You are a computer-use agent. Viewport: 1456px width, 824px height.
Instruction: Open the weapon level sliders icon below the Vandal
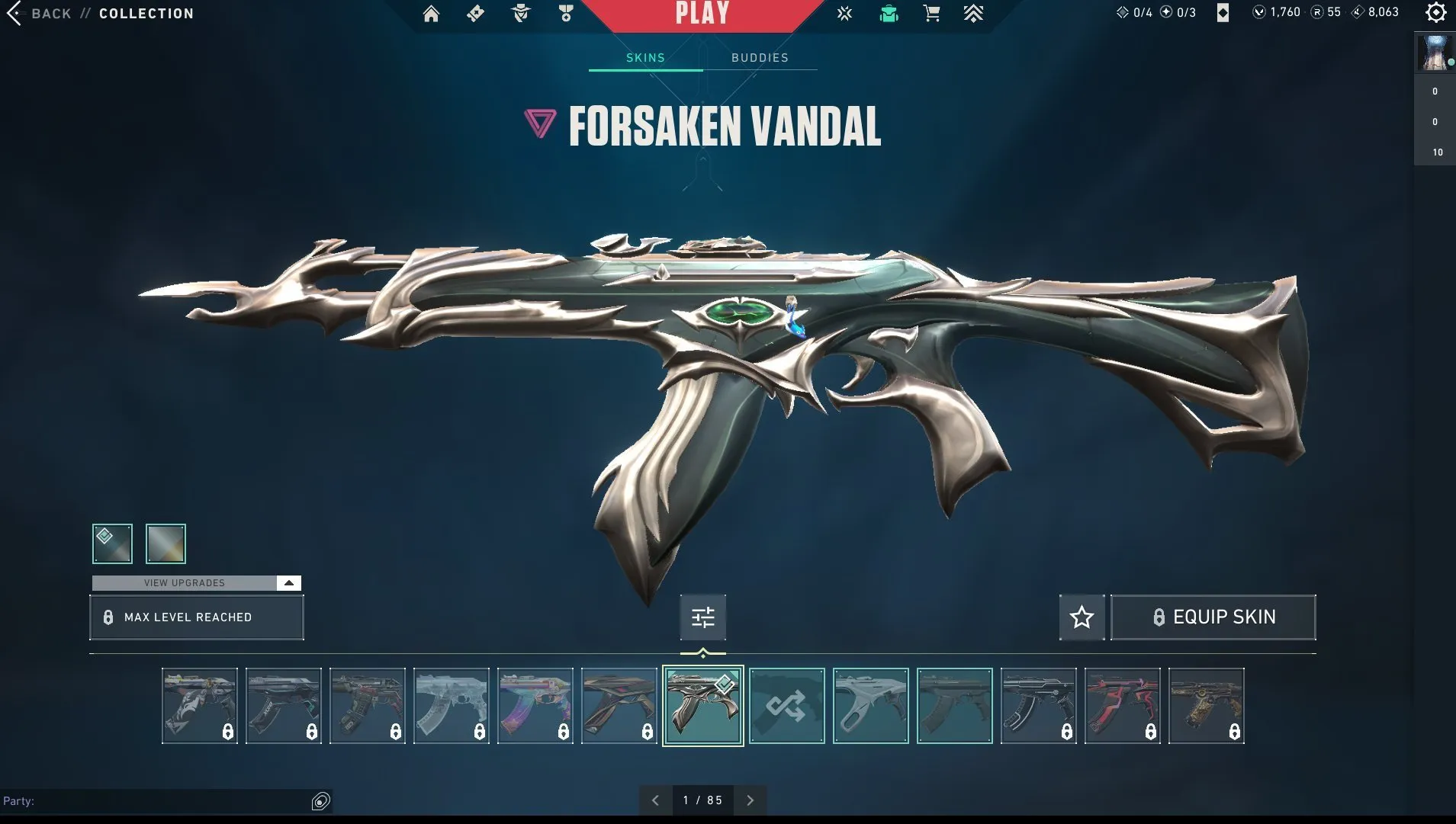click(x=702, y=617)
